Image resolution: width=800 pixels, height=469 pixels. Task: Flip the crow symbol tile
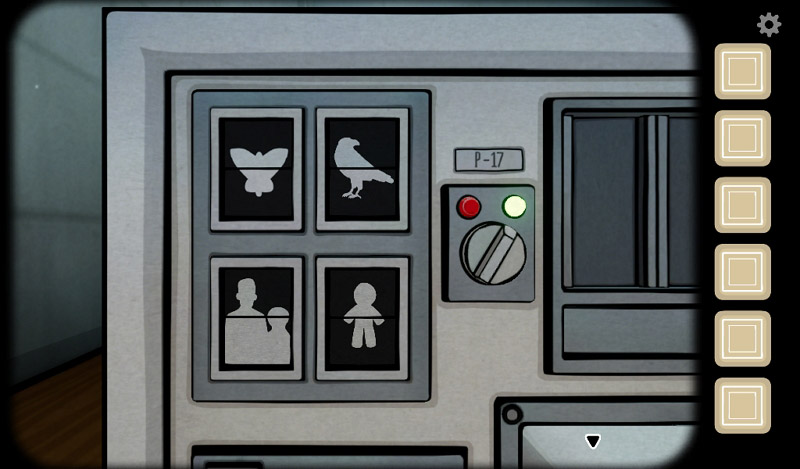[x=363, y=169]
